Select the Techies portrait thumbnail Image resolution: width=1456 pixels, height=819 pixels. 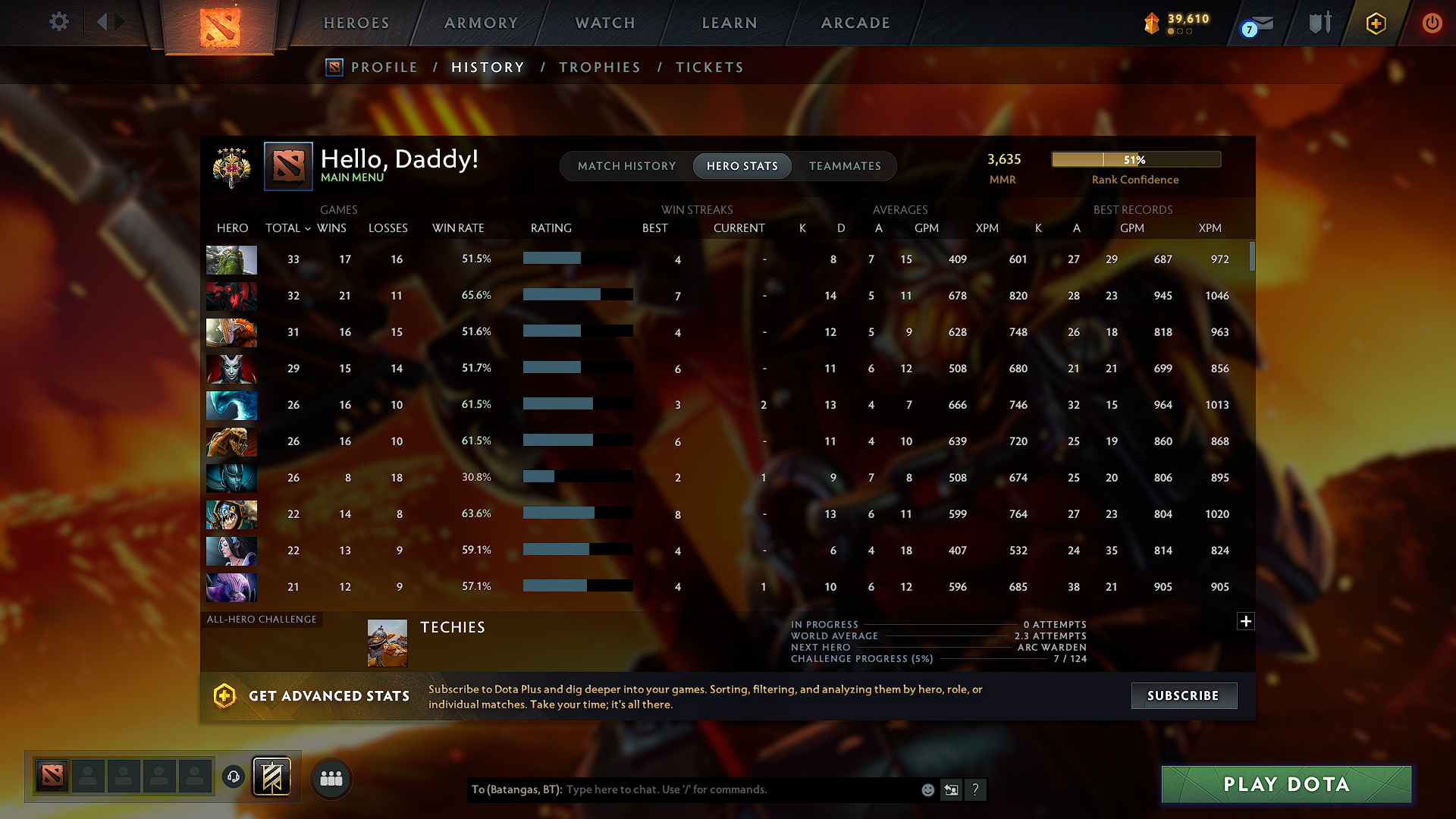[x=387, y=642]
